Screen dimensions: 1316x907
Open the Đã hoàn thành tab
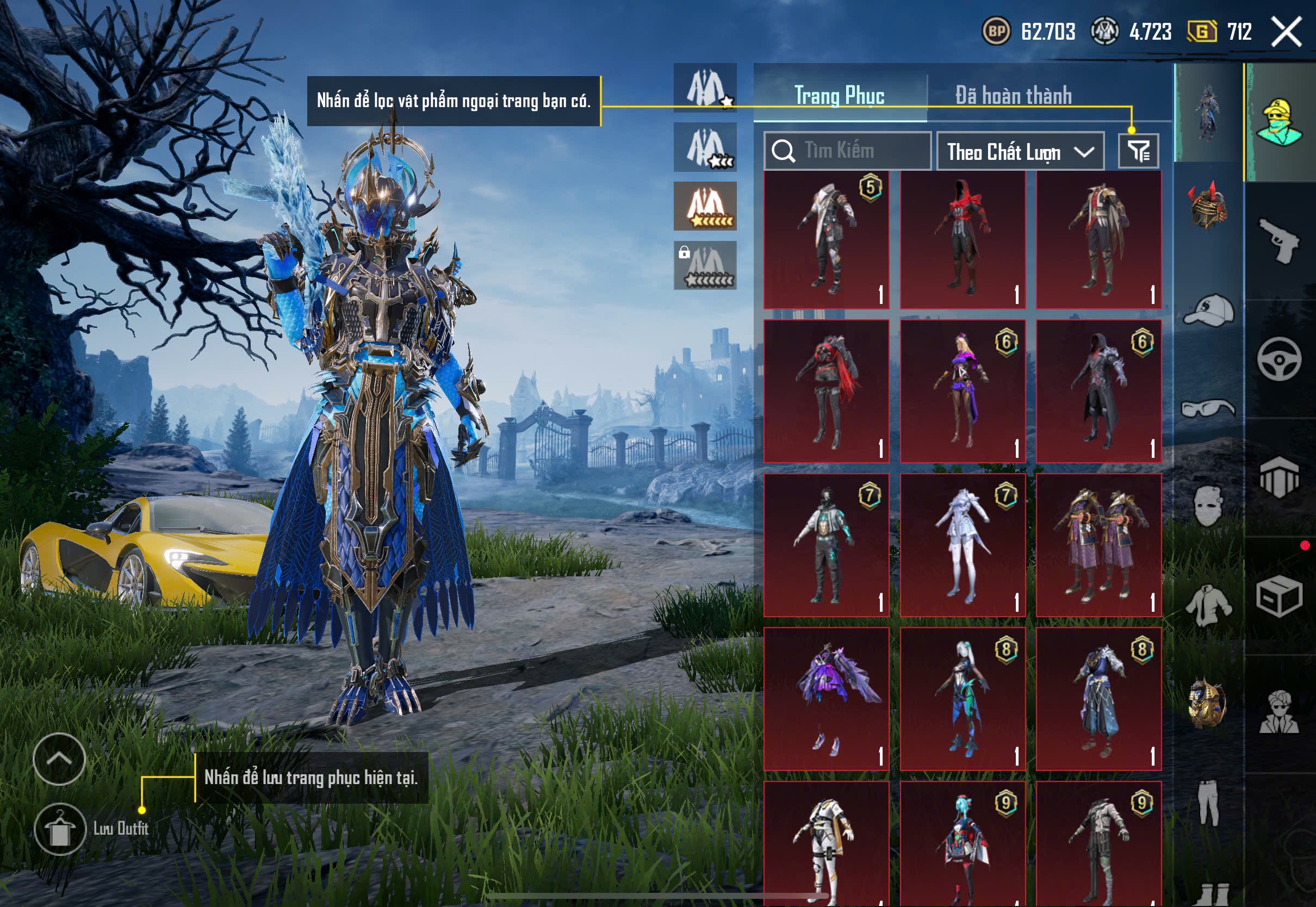coord(1013,95)
